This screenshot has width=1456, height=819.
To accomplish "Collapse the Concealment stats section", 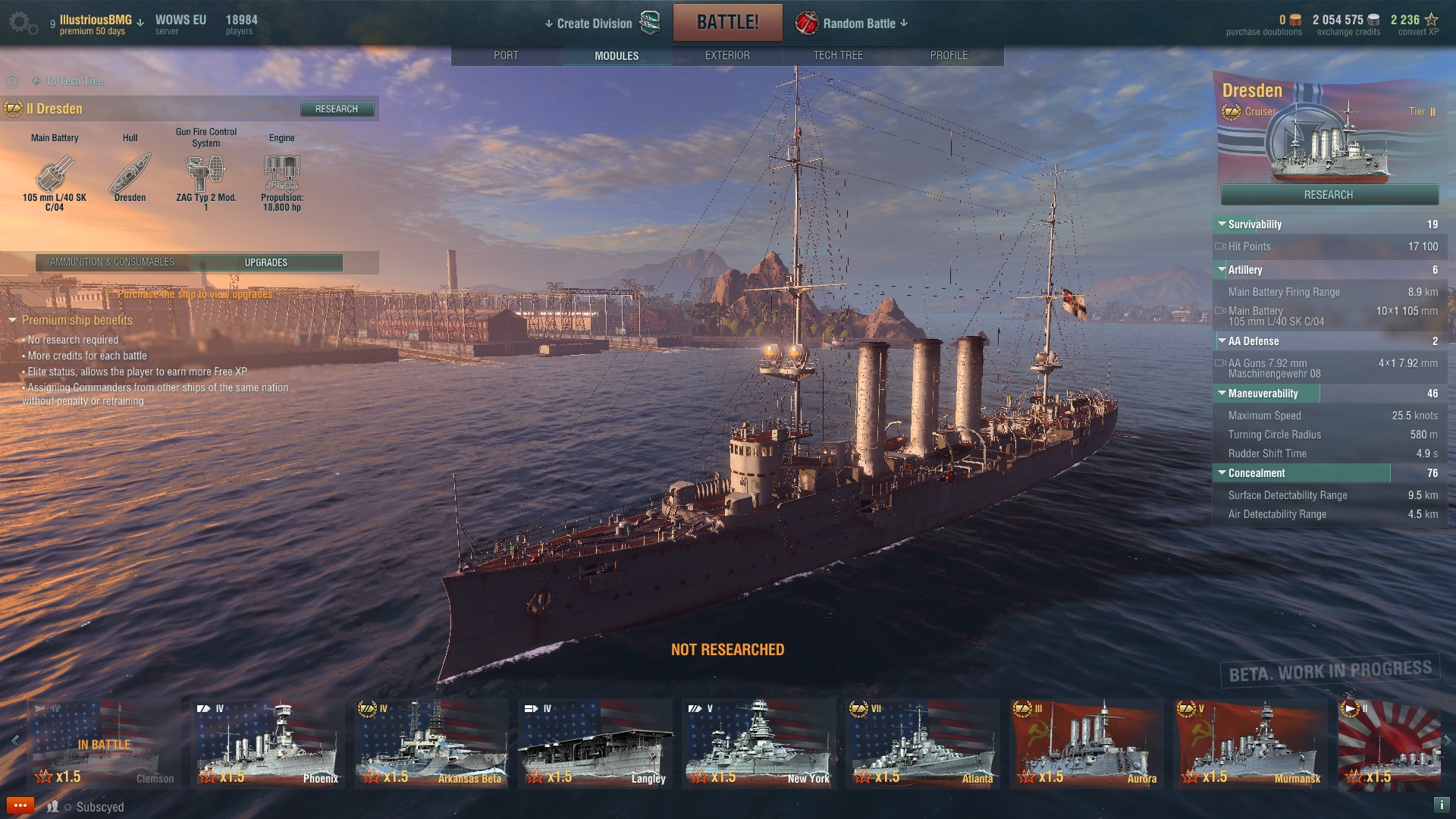I will (x=1222, y=473).
